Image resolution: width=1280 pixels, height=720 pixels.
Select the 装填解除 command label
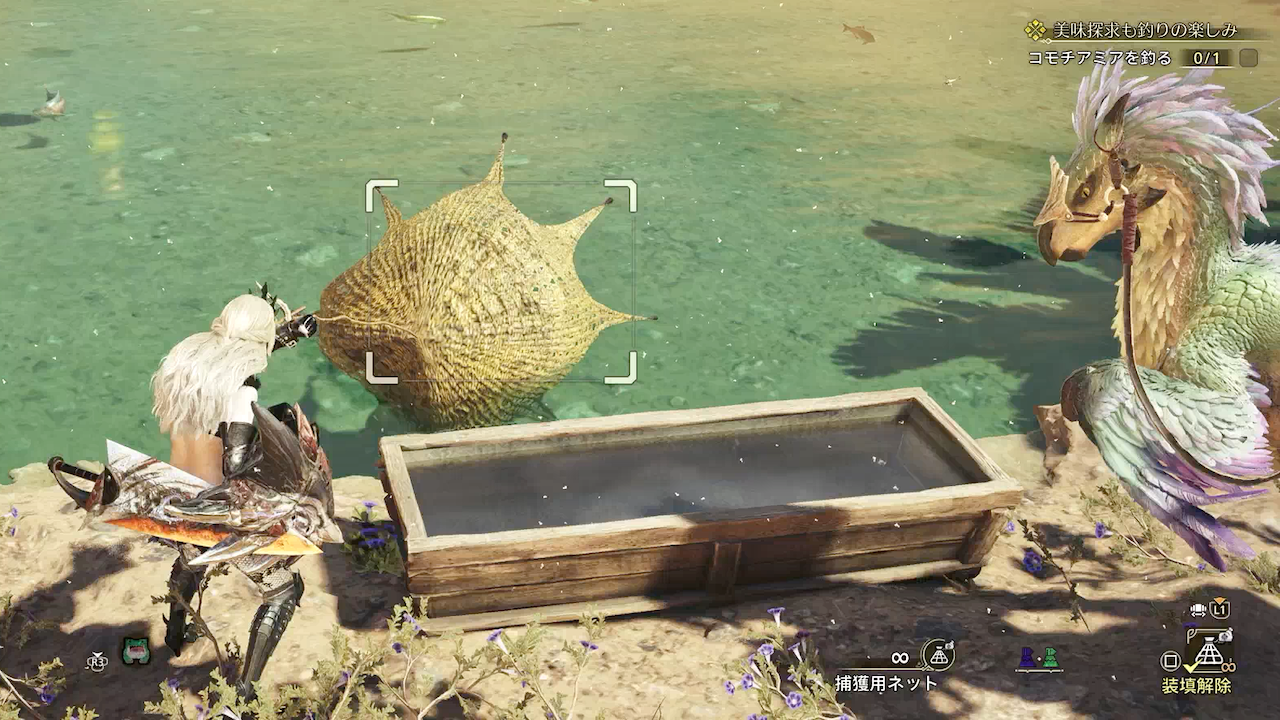coord(1197,685)
